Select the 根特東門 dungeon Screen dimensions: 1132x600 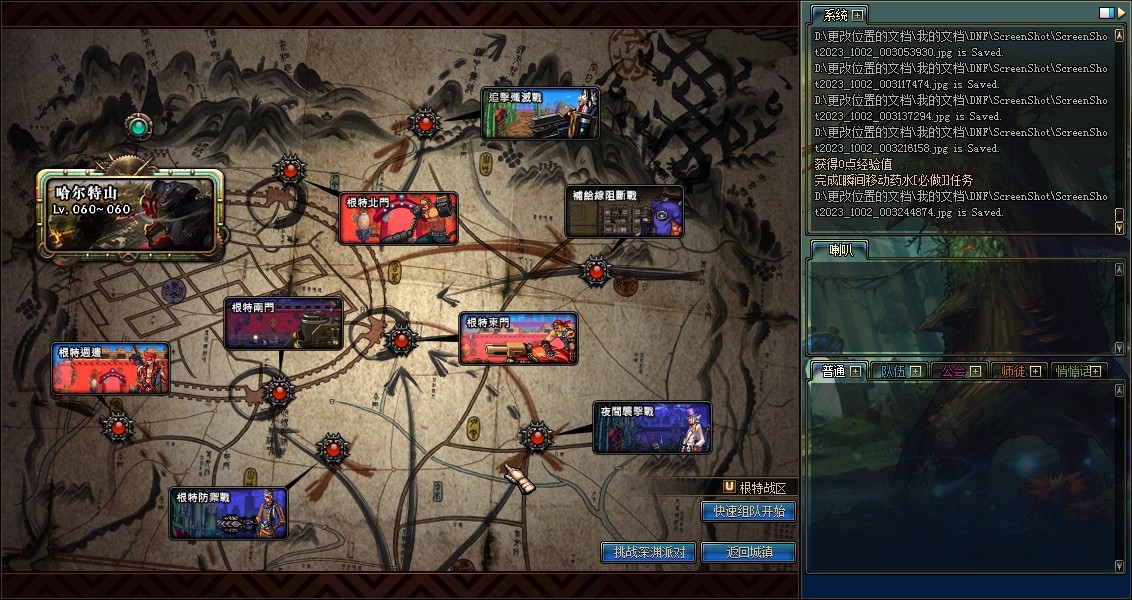tap(519, 338)
